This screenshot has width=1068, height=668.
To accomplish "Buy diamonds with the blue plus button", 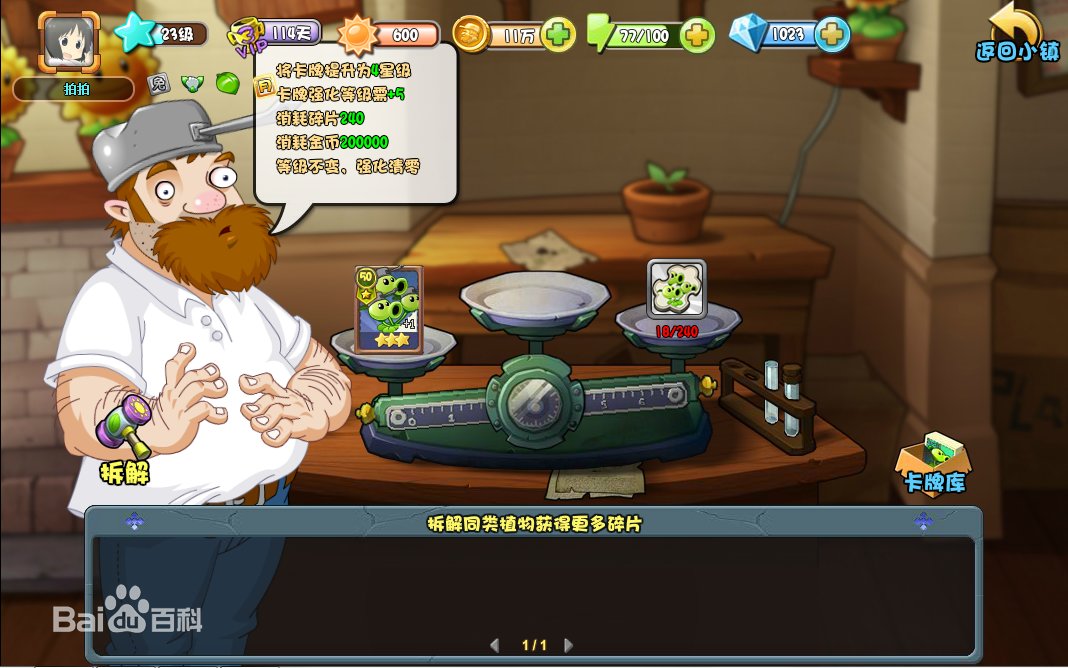I will pos(831,35).
